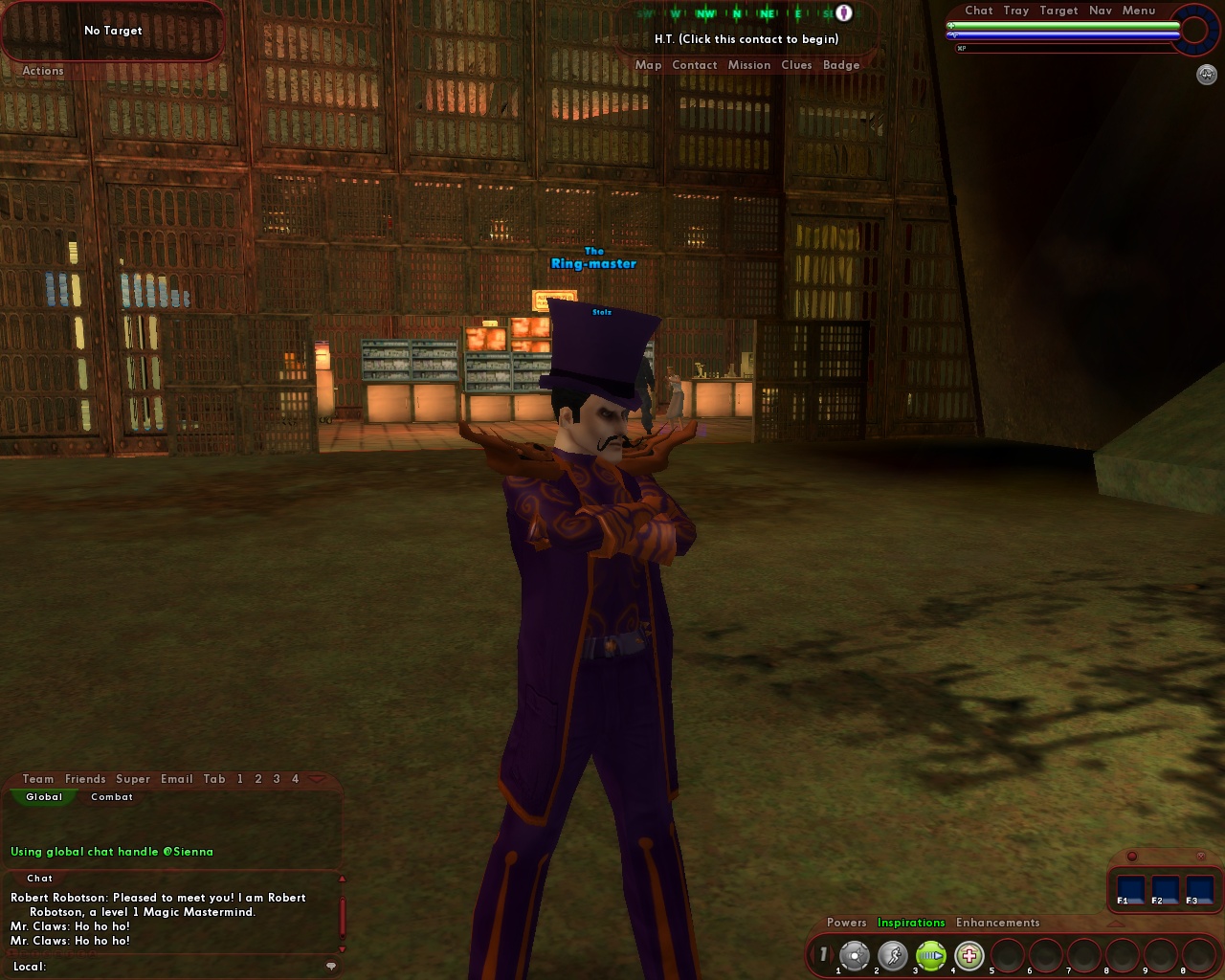This screenshot has width=1225, height=980.
Task: Activate the green arrow power in slot 3
Action: point(930,954)
